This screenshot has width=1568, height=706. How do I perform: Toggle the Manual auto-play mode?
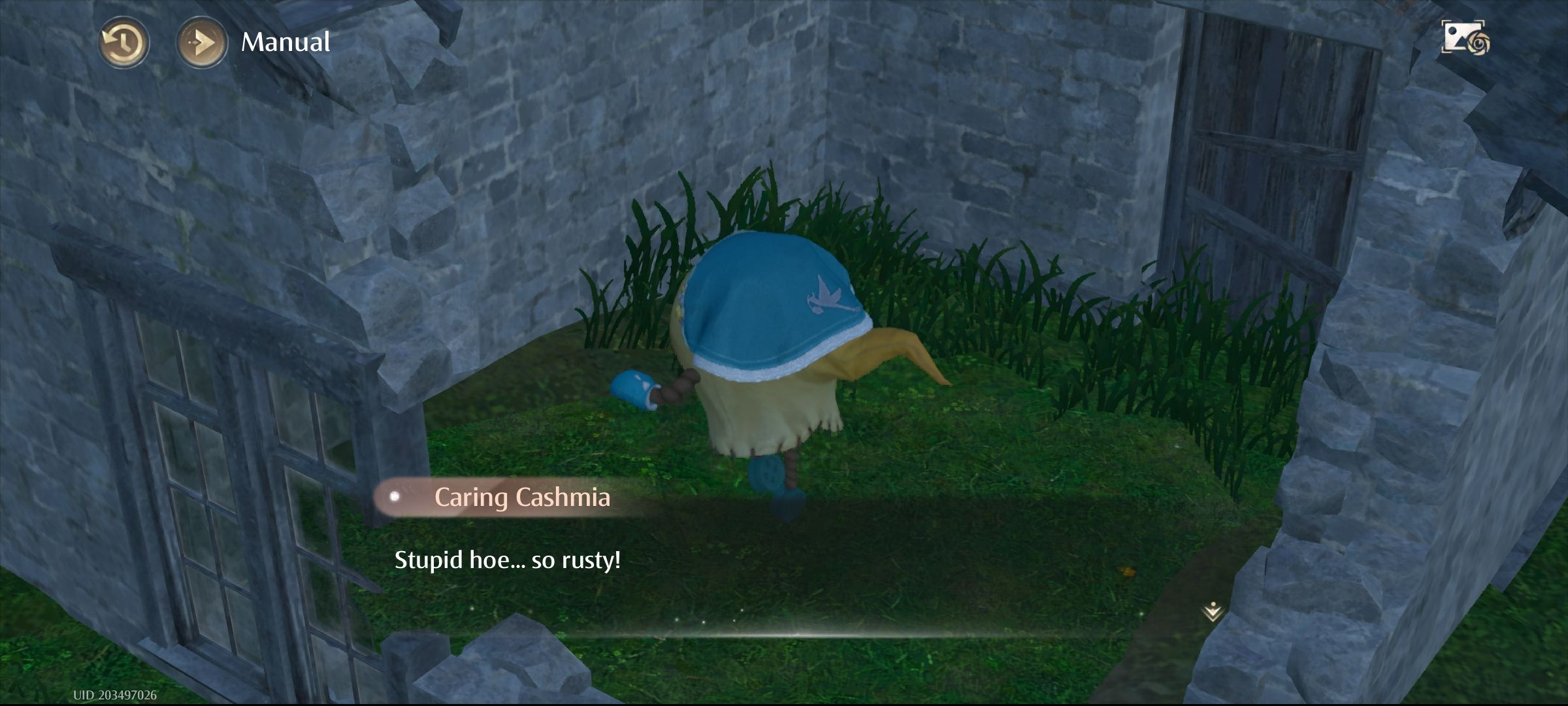tap(202, 42)
